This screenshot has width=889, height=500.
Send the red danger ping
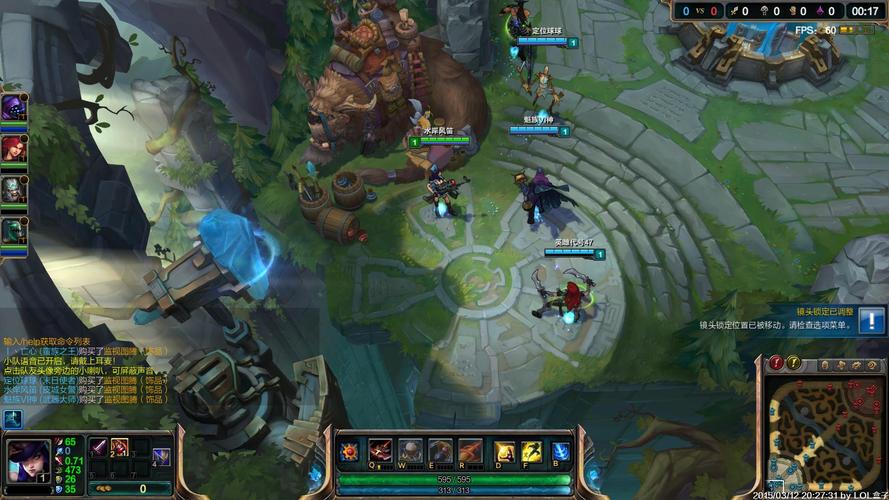[777, 363]
